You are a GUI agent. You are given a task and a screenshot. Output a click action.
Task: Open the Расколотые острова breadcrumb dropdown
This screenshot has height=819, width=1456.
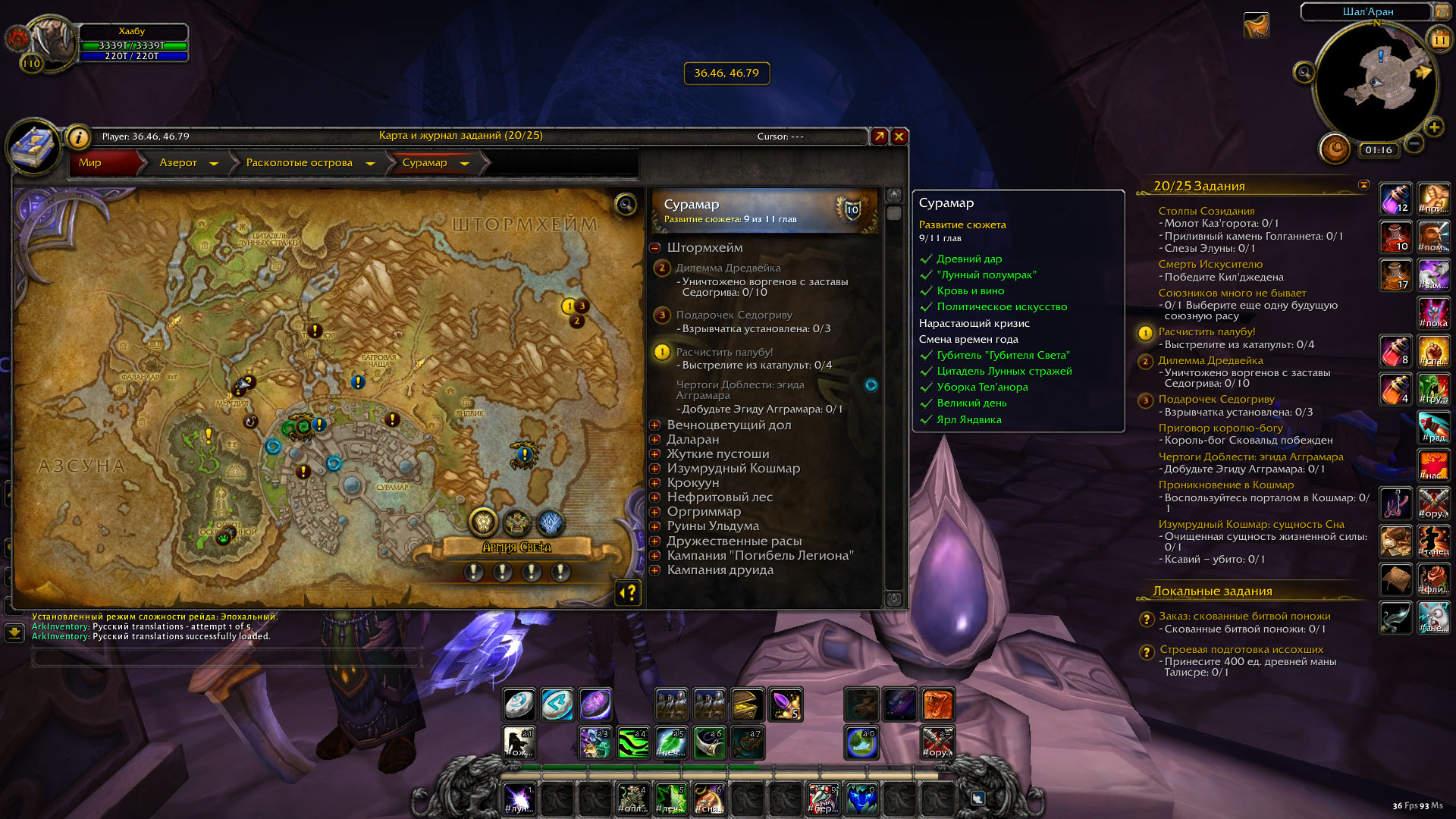pos(370,163)
